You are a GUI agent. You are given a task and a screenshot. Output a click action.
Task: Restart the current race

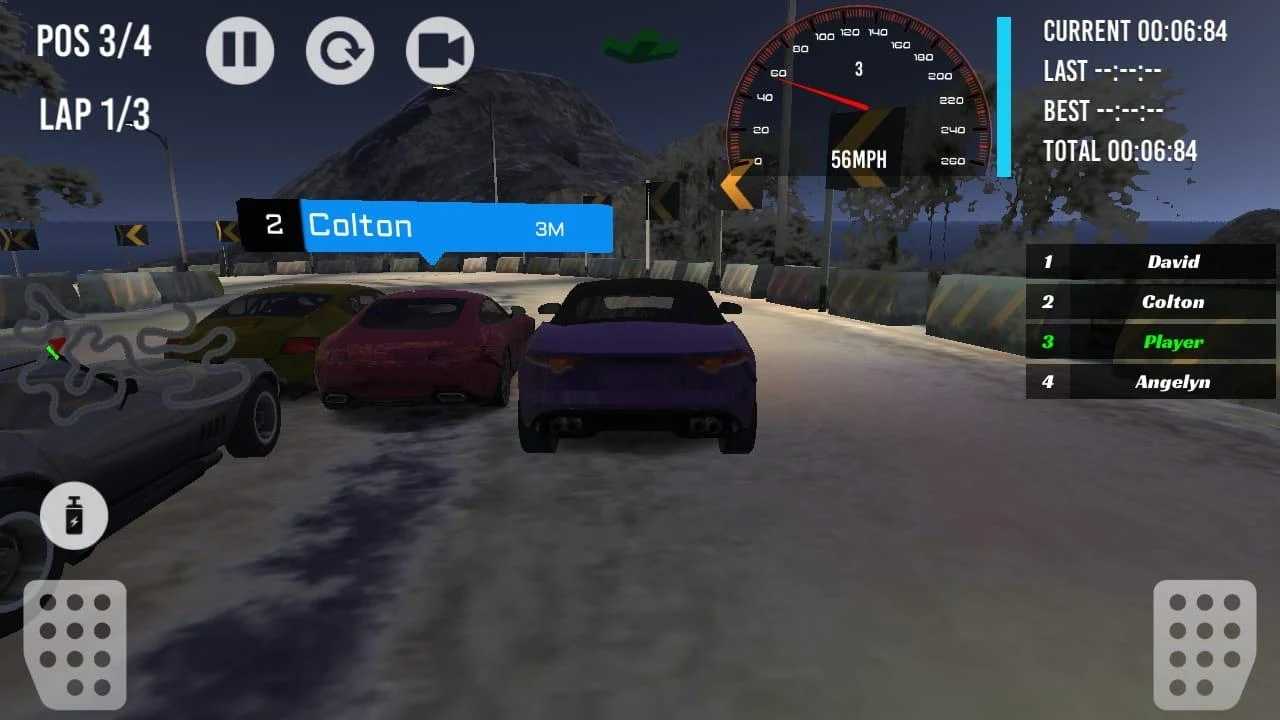pyautogui.click(x=341, y=49)
